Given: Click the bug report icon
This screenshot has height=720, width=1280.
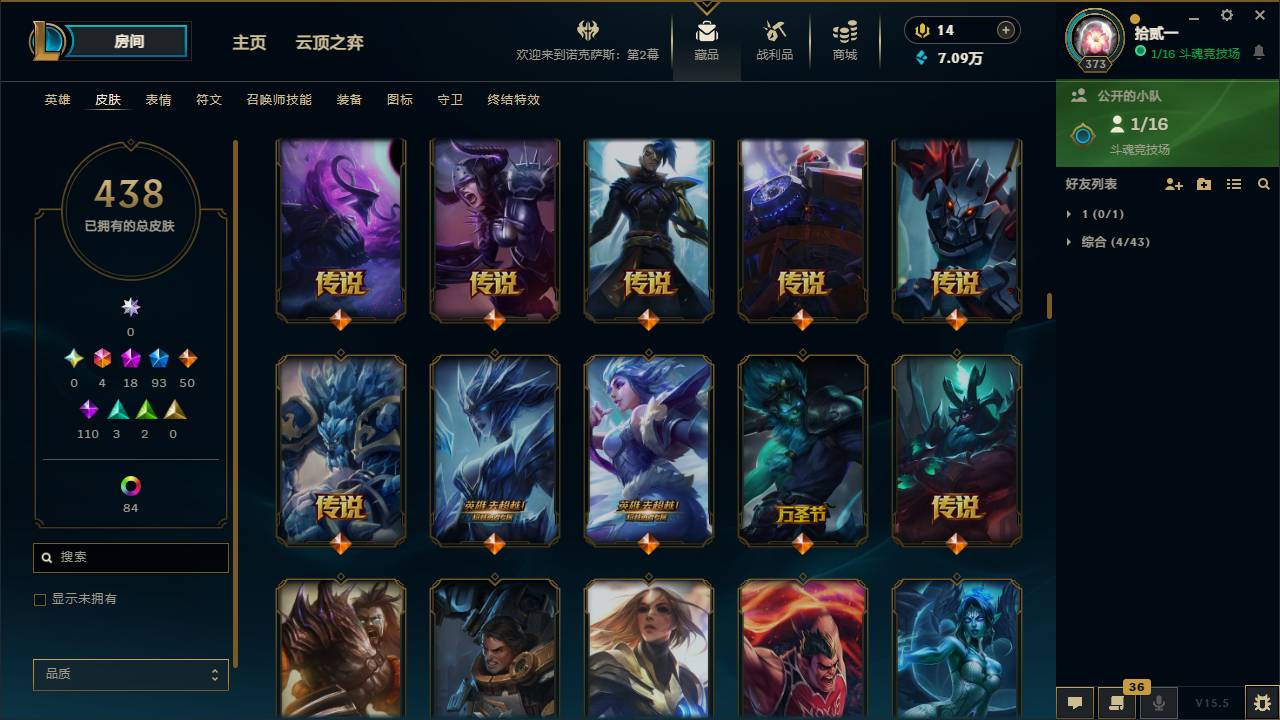Looking at the screenshot, I should [x=1259, y=703].
